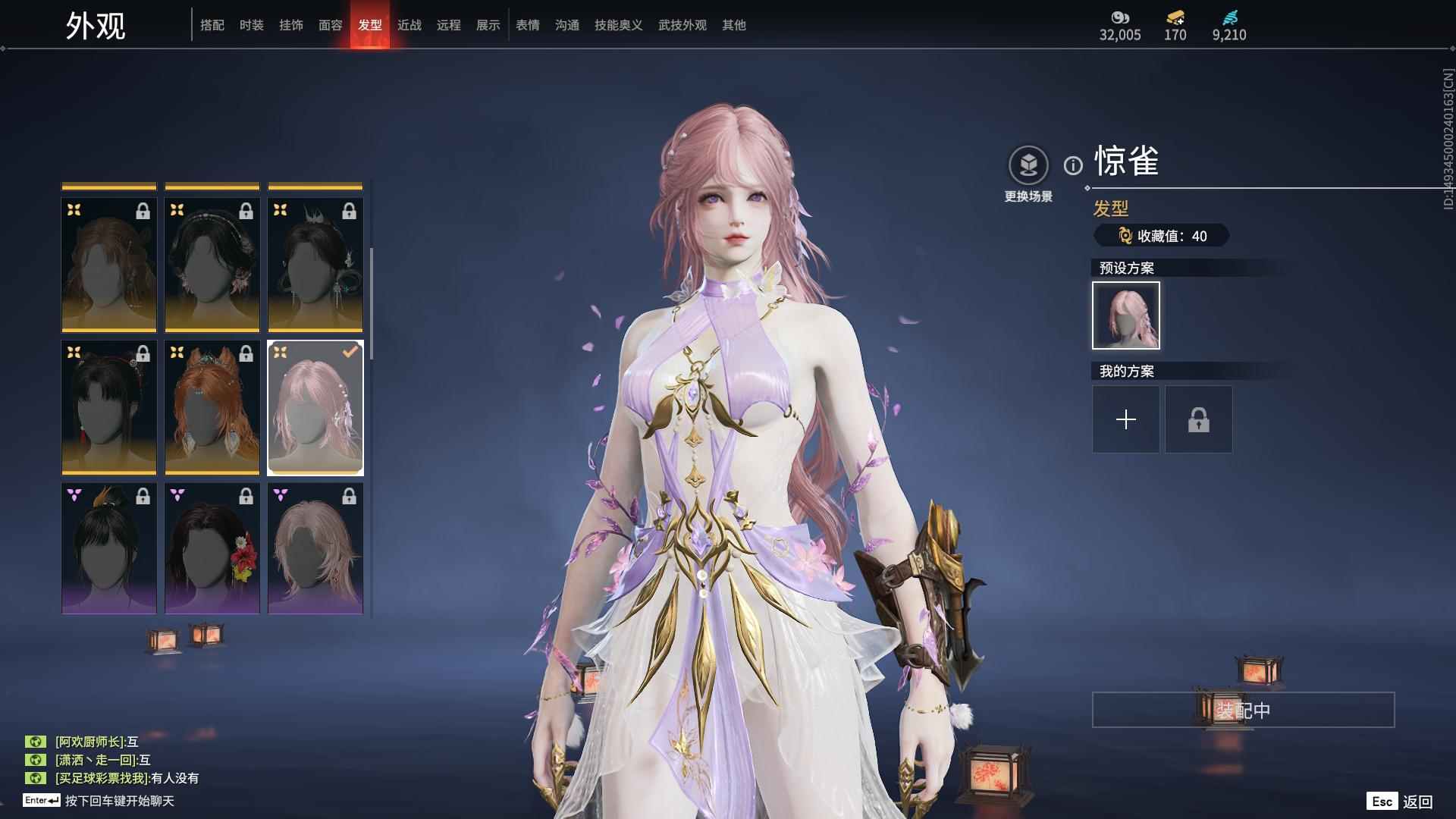Screen dimensions: 1456x819
Task: Select the 挂饰 tab
Action: coord(291,25)
